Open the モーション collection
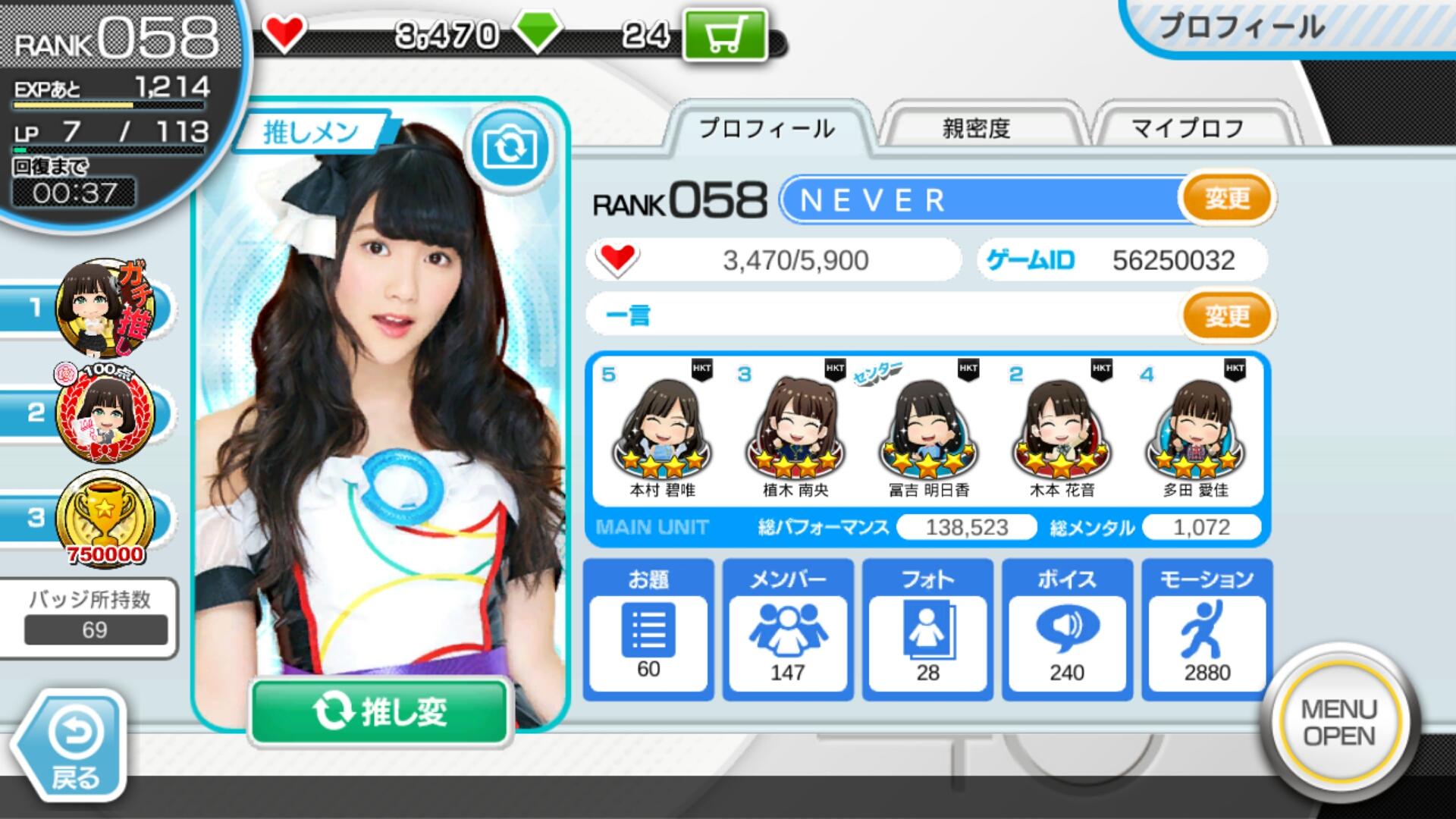1456x819 pixels. point(1207,629)
